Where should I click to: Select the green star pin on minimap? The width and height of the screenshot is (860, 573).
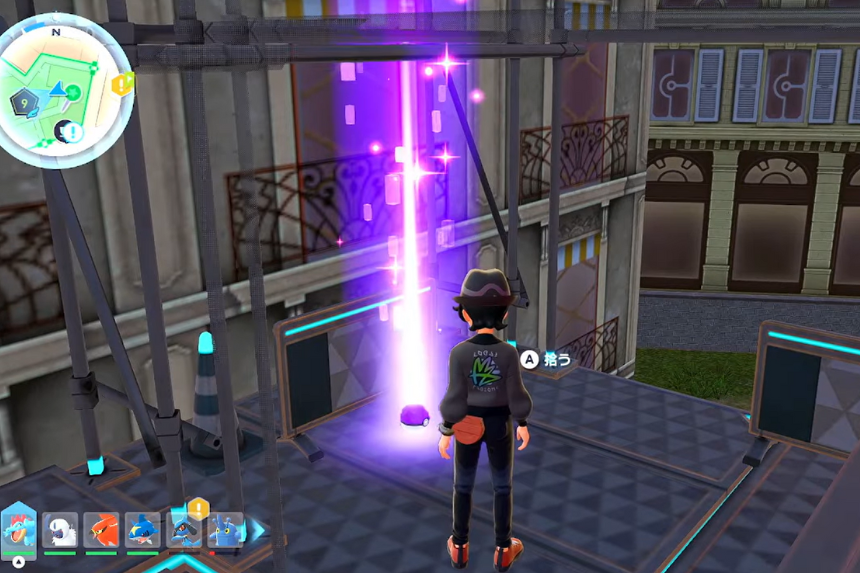coord(73,91)
